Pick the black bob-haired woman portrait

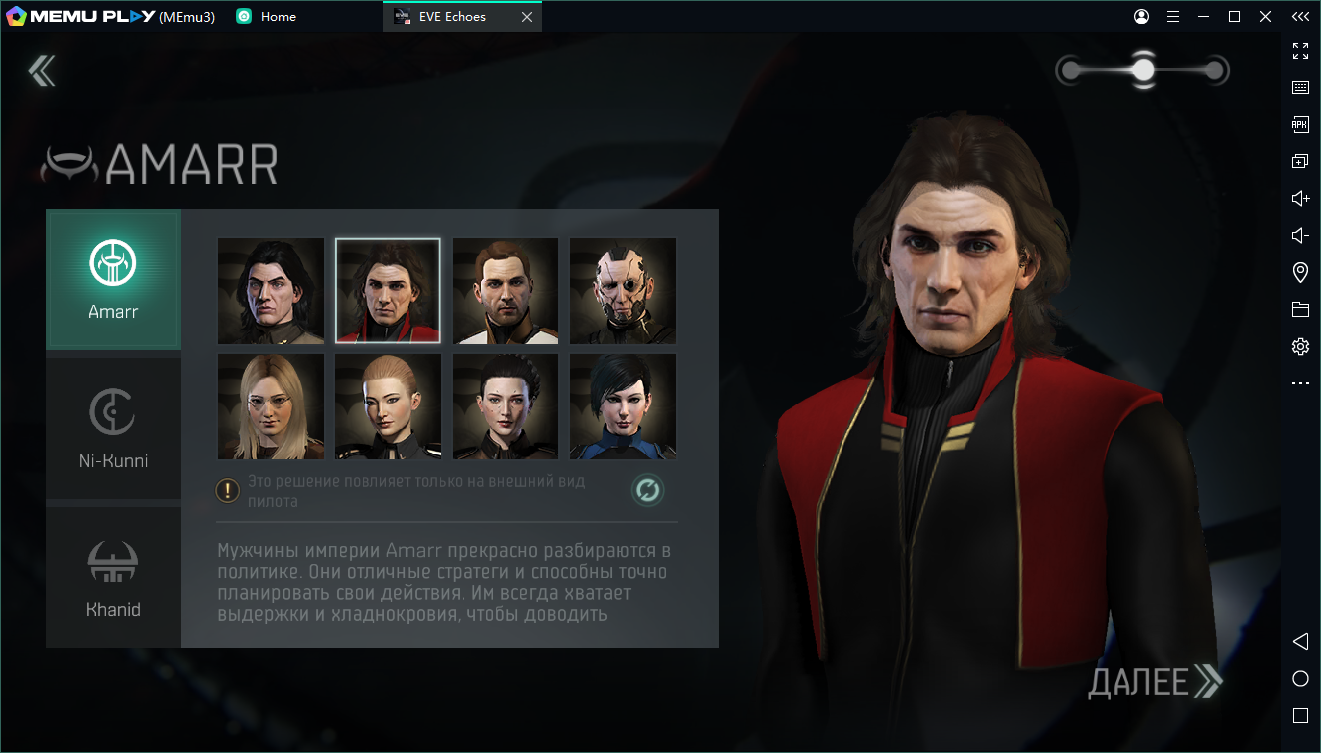pos(623,406)
